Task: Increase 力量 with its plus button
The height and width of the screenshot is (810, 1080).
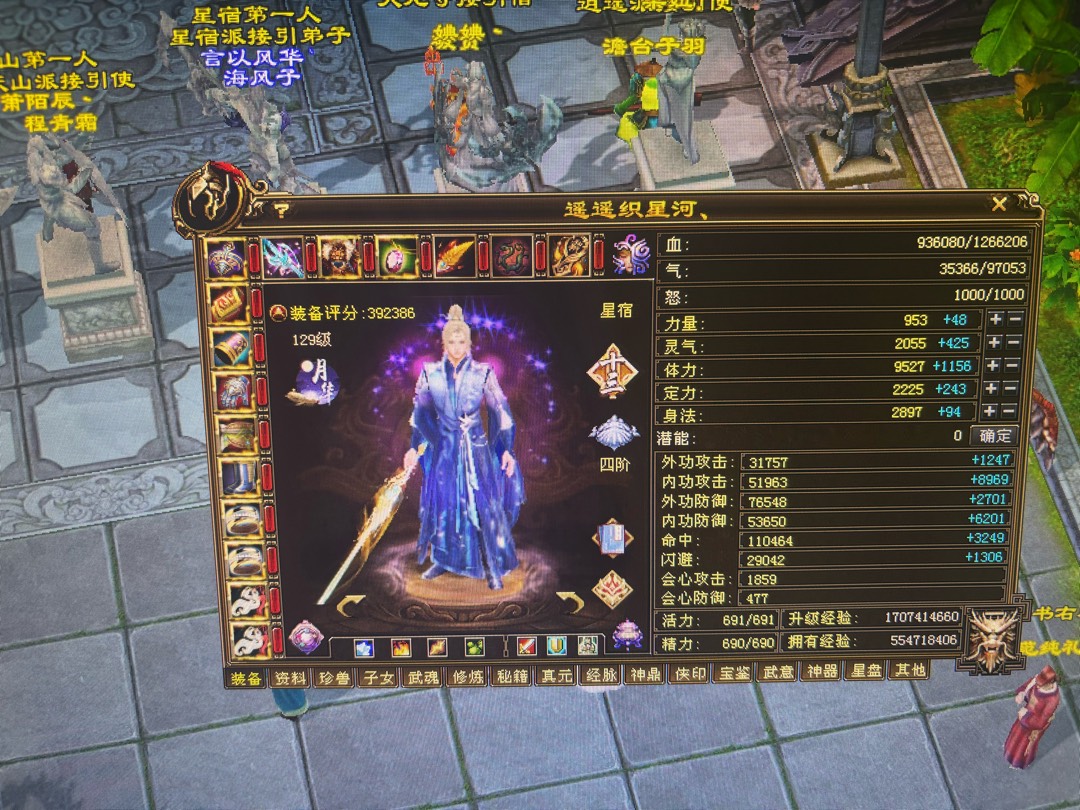Action: (995, 320)
